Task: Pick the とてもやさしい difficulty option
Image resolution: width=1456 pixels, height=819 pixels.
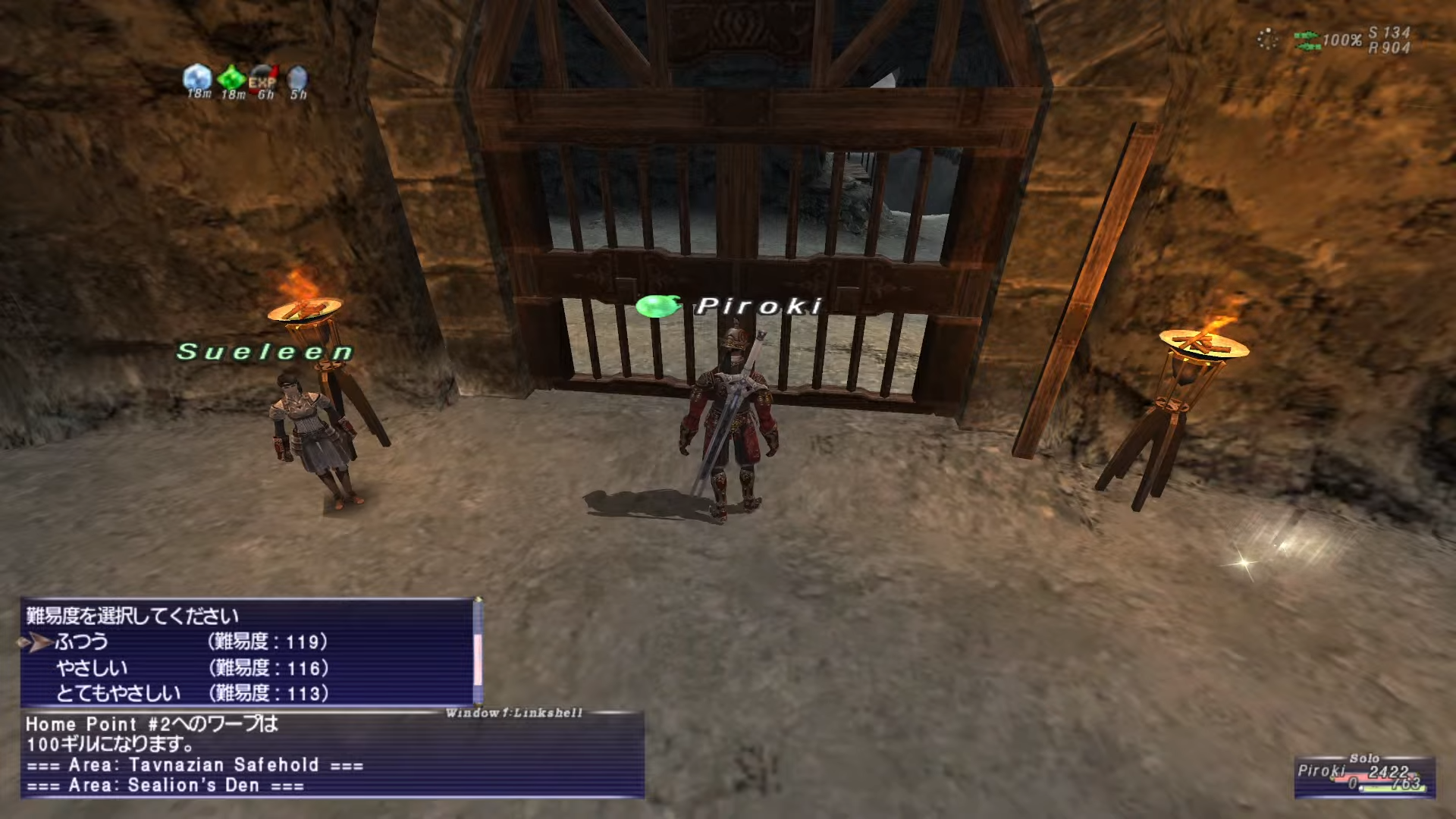Action: (x=118, y=693)
